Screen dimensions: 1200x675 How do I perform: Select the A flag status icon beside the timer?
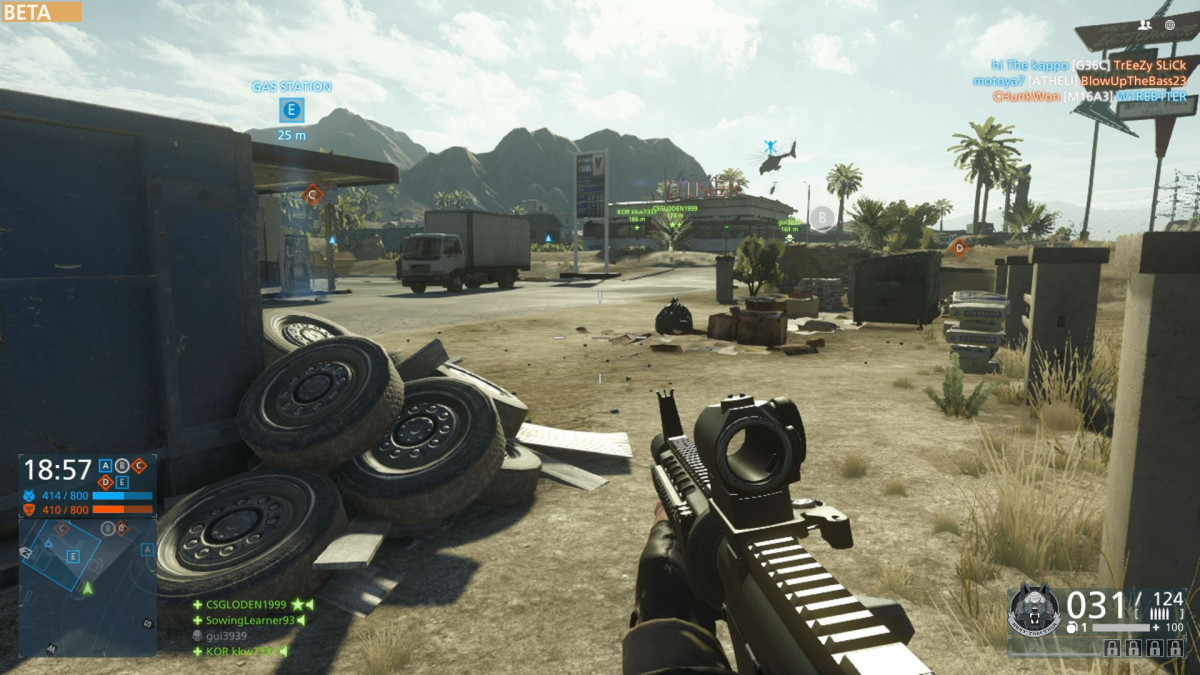(x=106, y=466)
